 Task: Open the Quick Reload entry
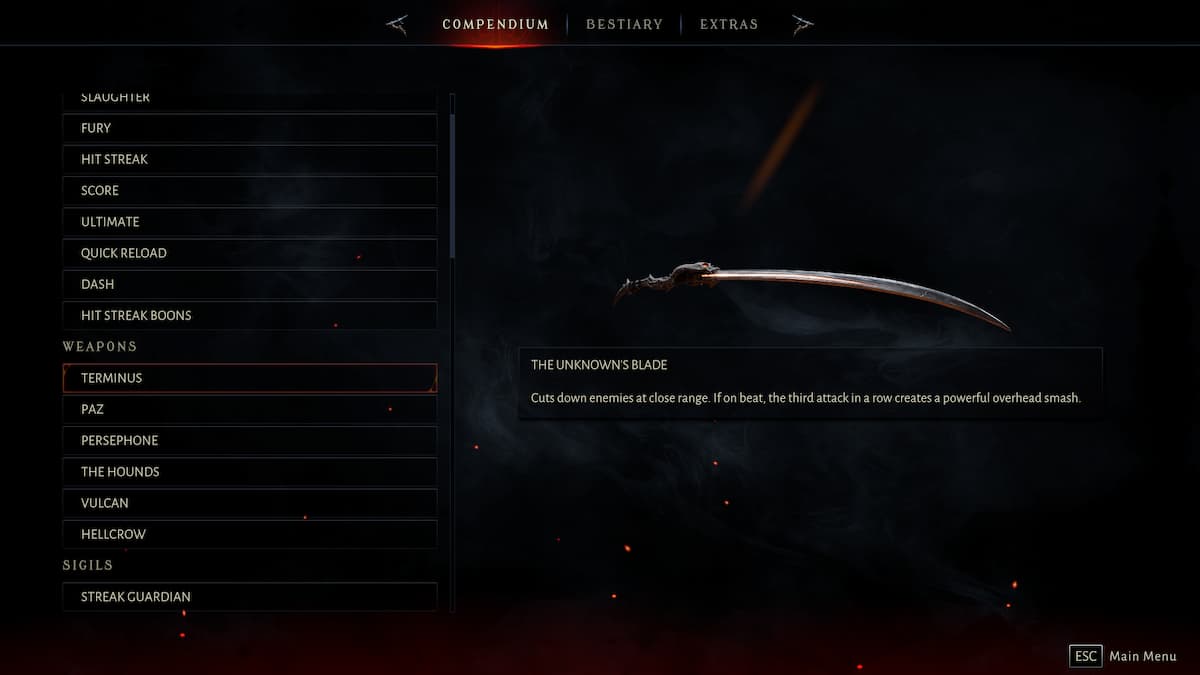tap(249, 253)
